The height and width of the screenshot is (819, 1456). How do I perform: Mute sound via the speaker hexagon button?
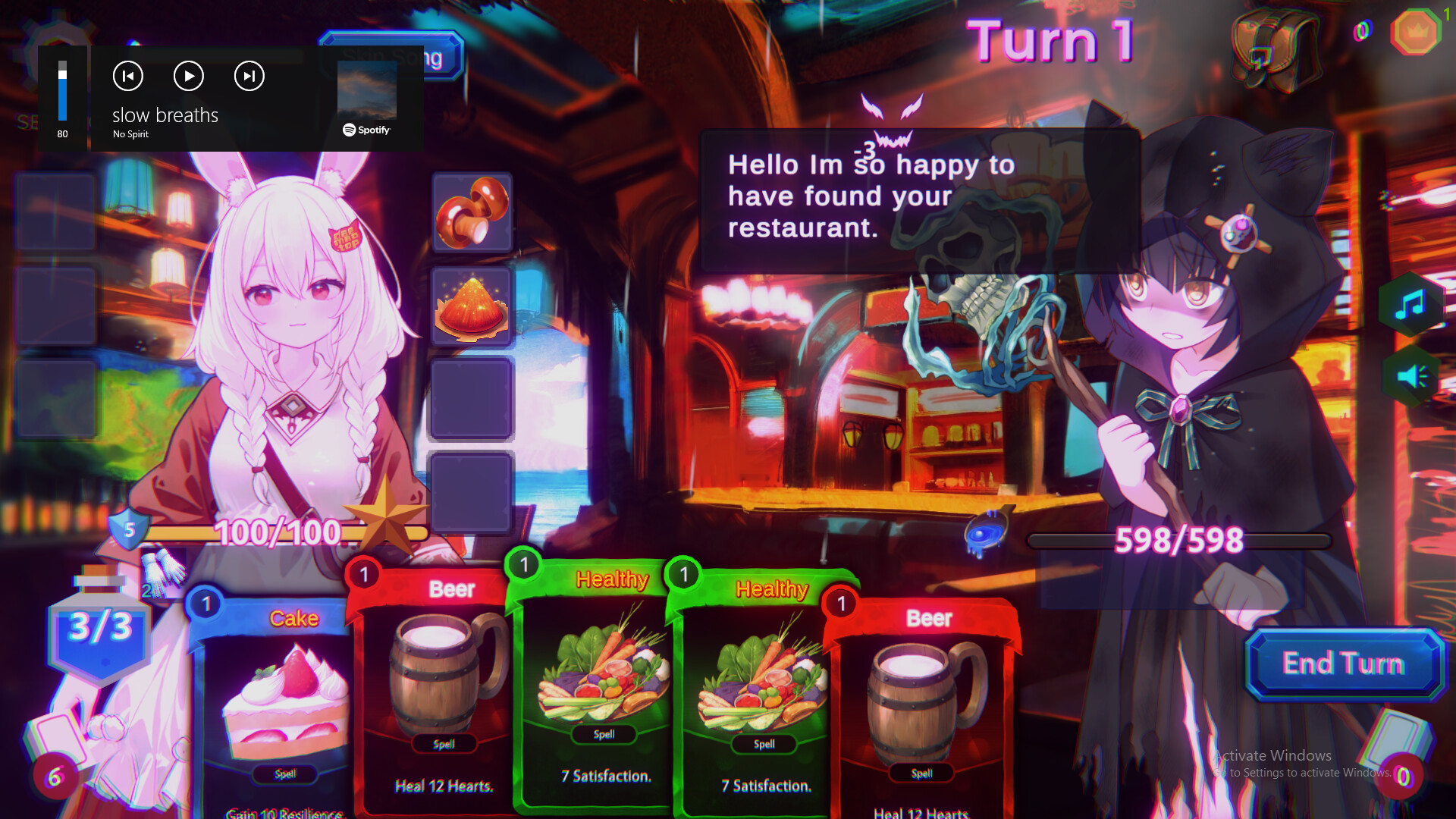point(1412,375)
